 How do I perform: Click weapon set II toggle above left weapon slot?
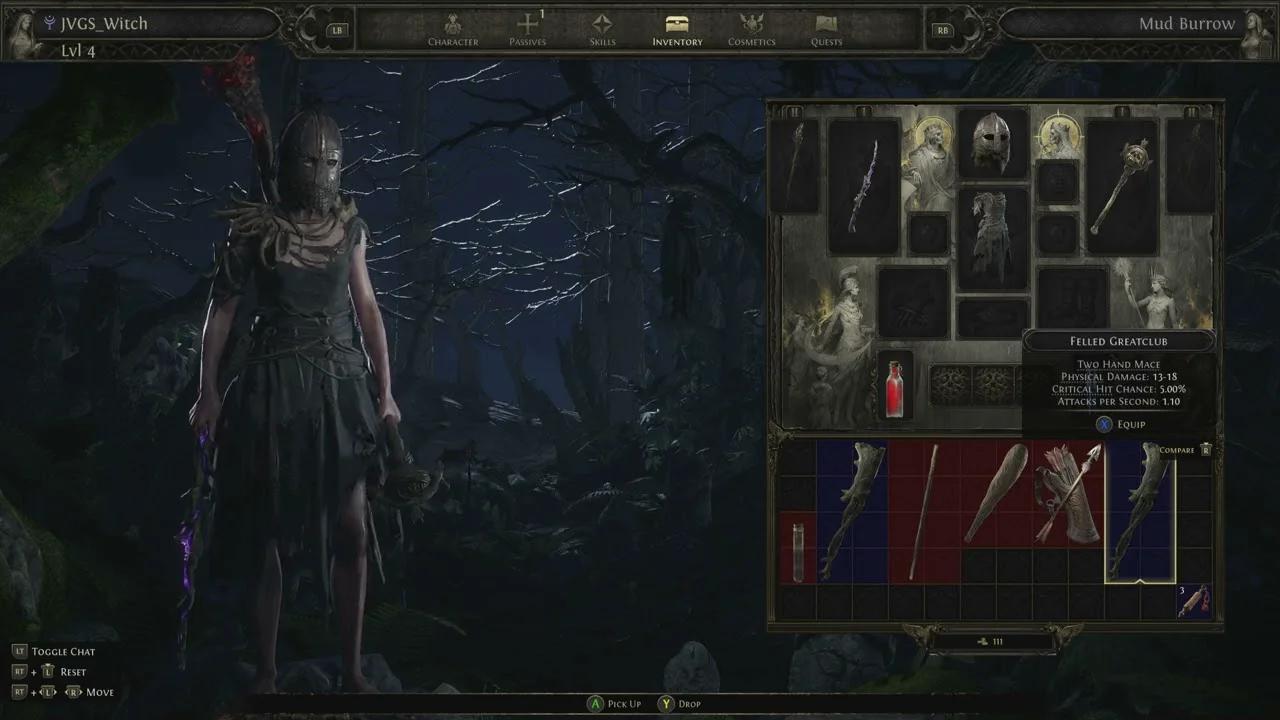point(795,112)
